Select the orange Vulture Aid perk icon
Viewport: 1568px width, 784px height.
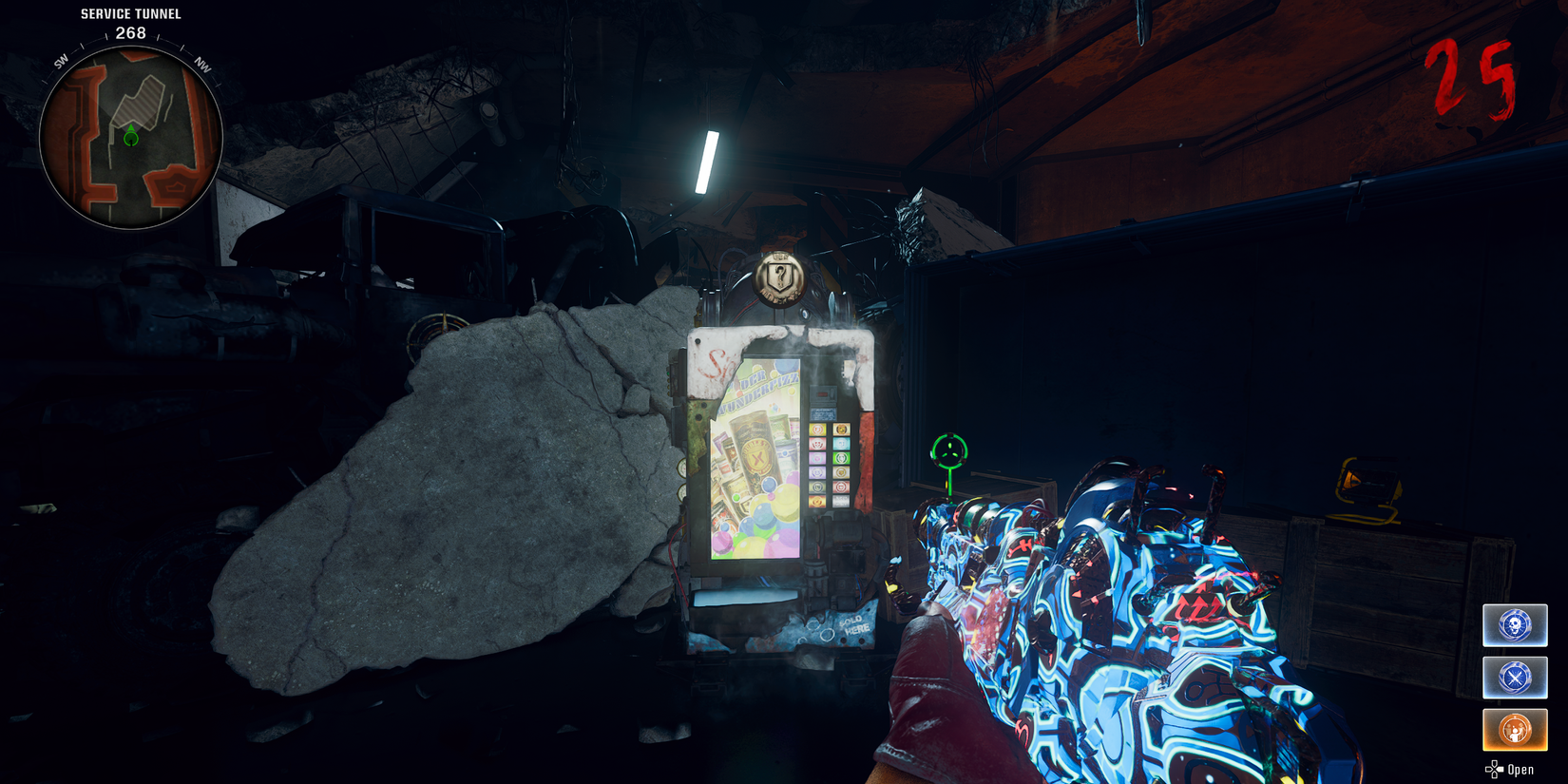pyautogui.click(x=817, y=501)
